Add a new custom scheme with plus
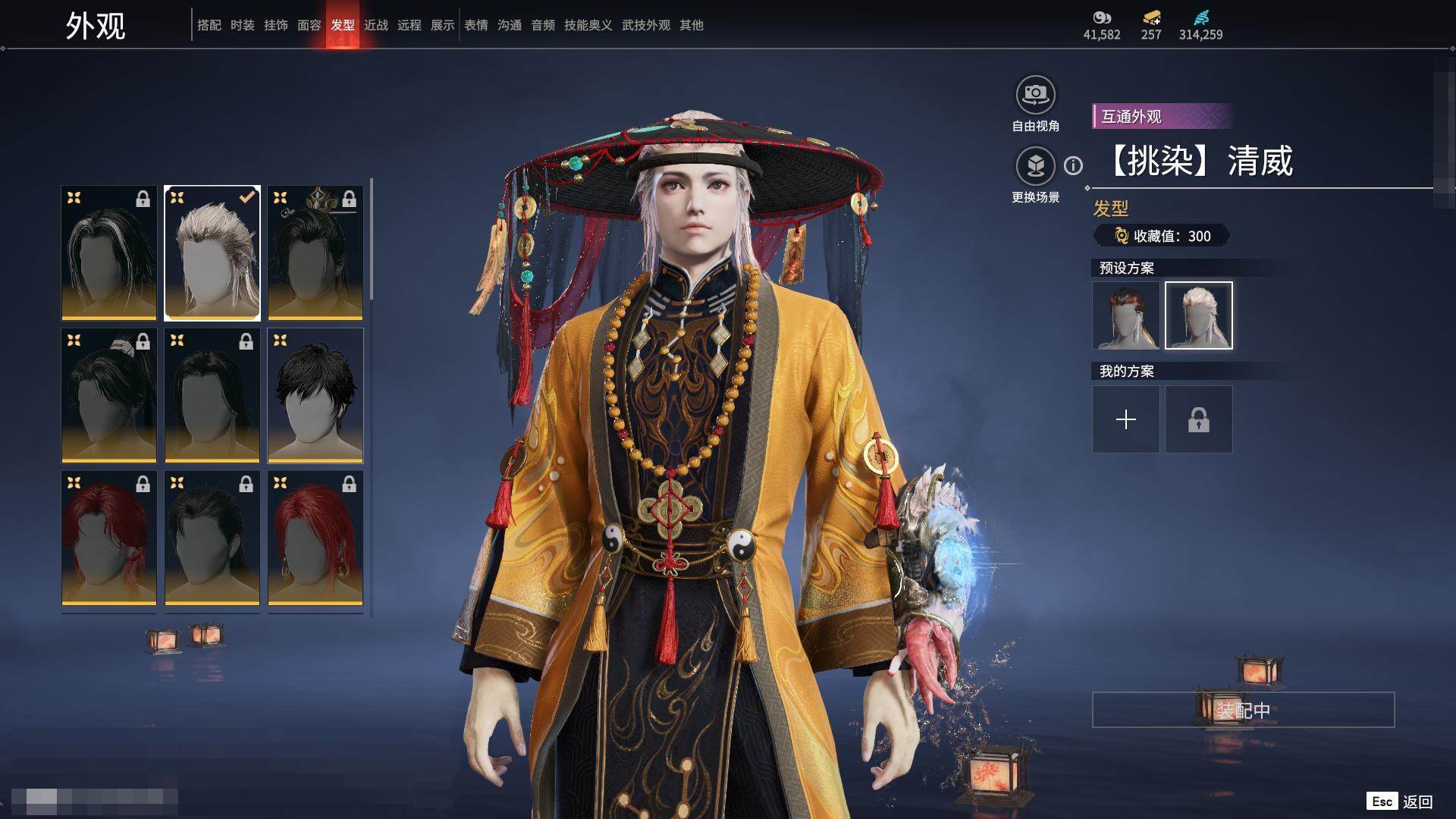The height and width of the screenshot is (819, 1456). (x=1125, y=419)
